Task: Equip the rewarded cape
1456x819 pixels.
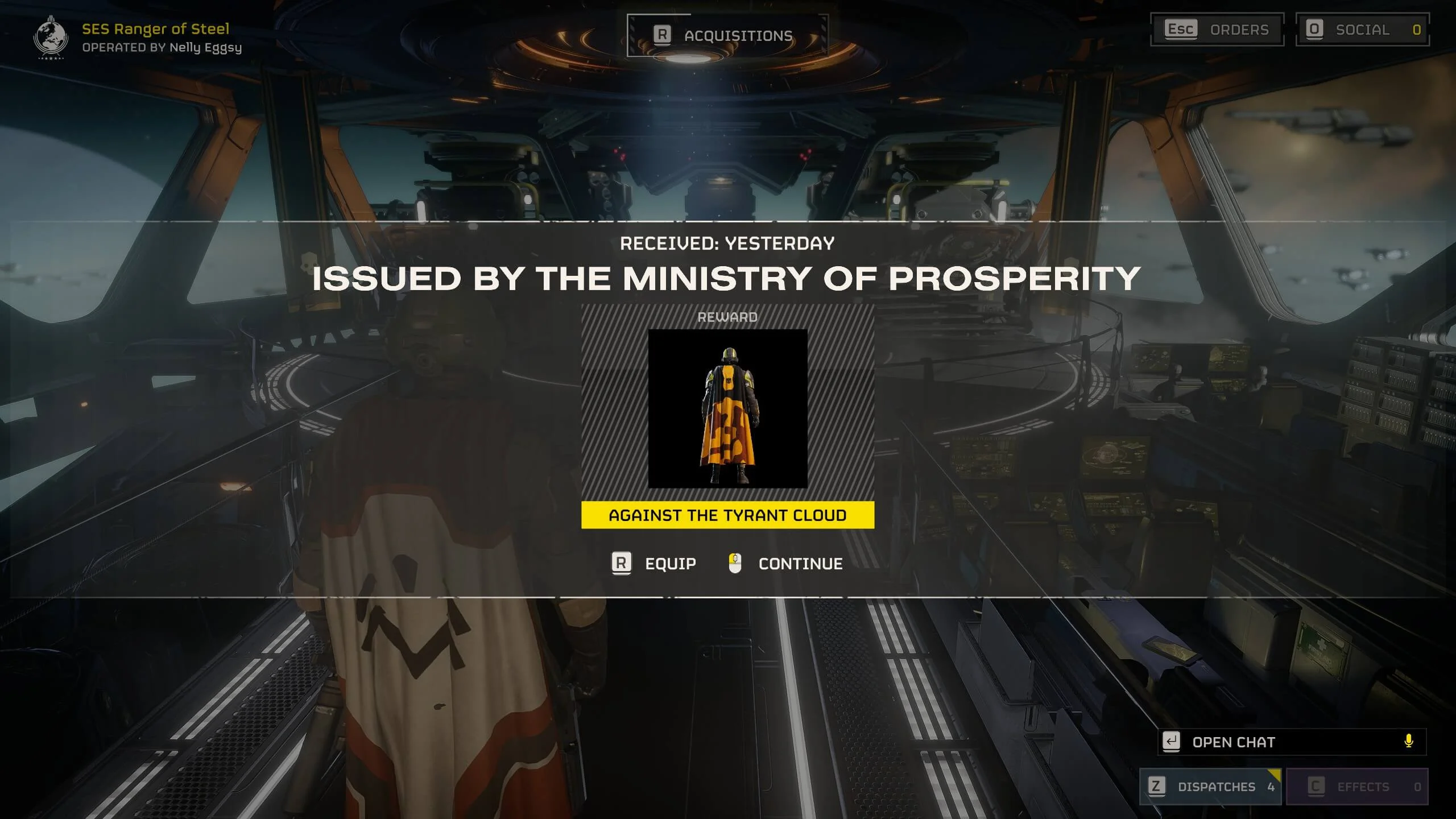Action: point(654,564)
